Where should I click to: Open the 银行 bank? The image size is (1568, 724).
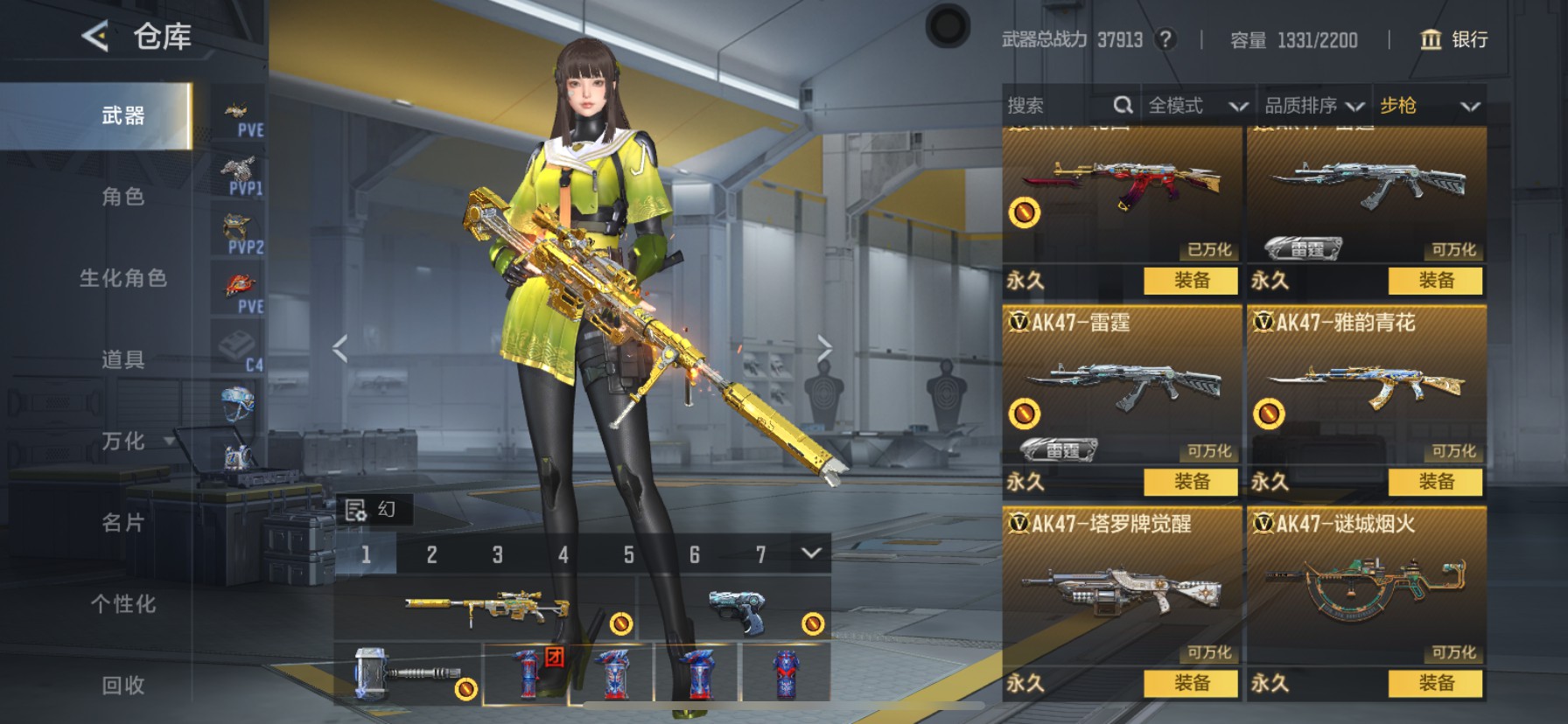[x=1454, y=39]
